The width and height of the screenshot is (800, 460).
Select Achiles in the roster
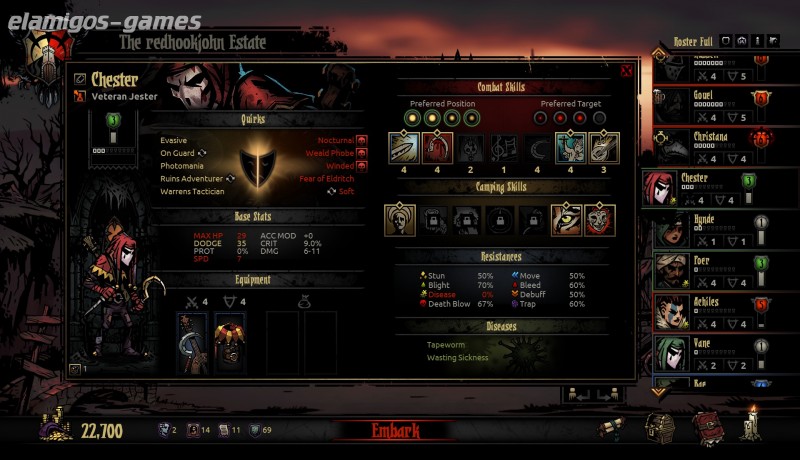tap(705, 312)
